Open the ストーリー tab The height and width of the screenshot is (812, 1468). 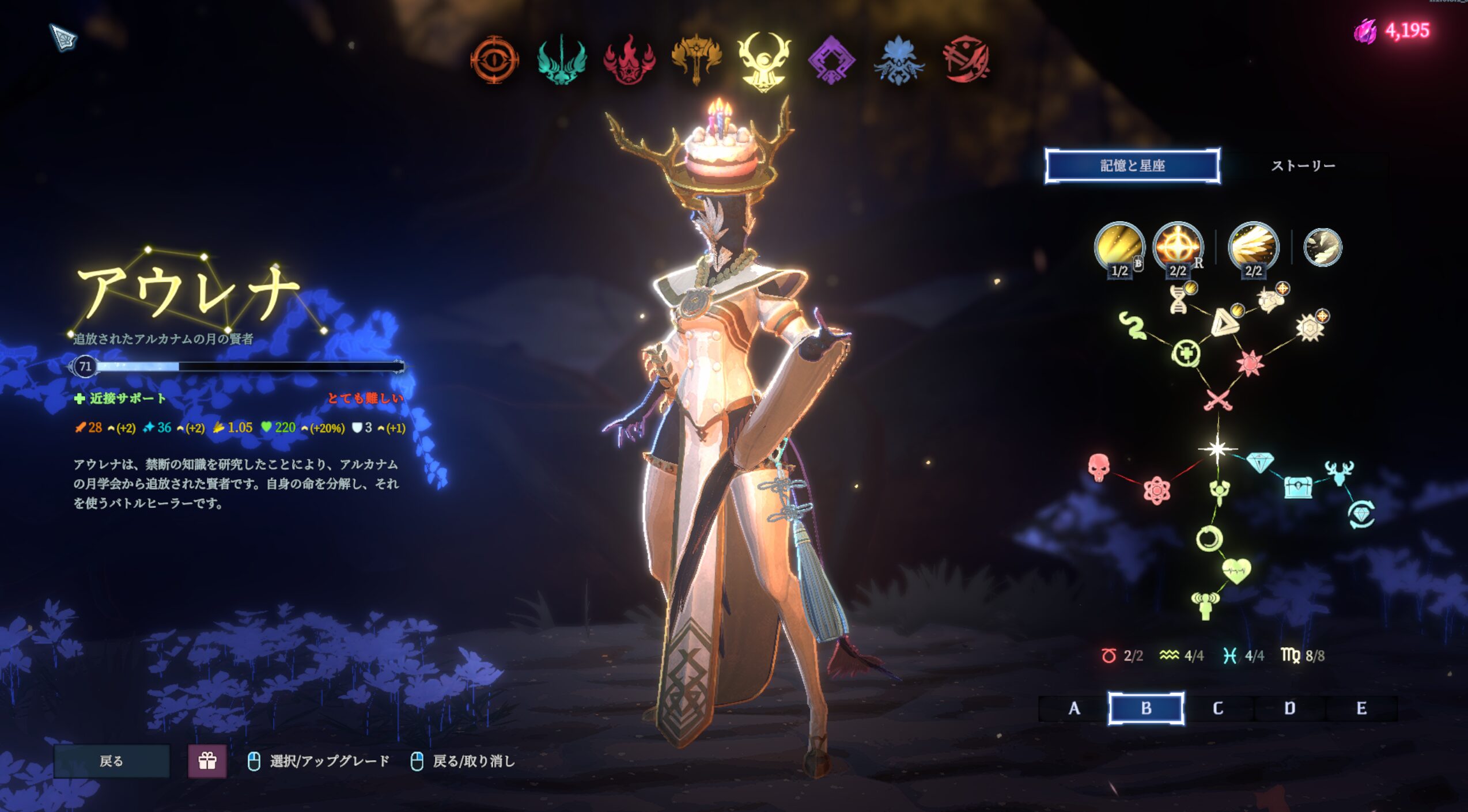1303,166
